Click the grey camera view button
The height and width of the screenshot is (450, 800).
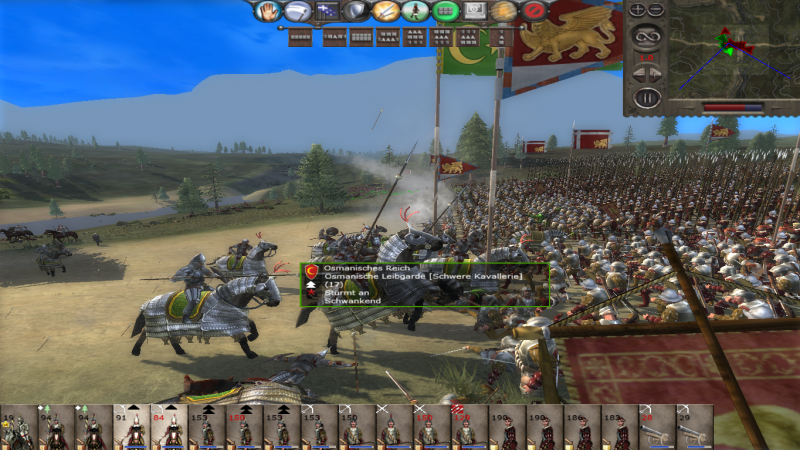pyautogui.click(x=476, y=11)
